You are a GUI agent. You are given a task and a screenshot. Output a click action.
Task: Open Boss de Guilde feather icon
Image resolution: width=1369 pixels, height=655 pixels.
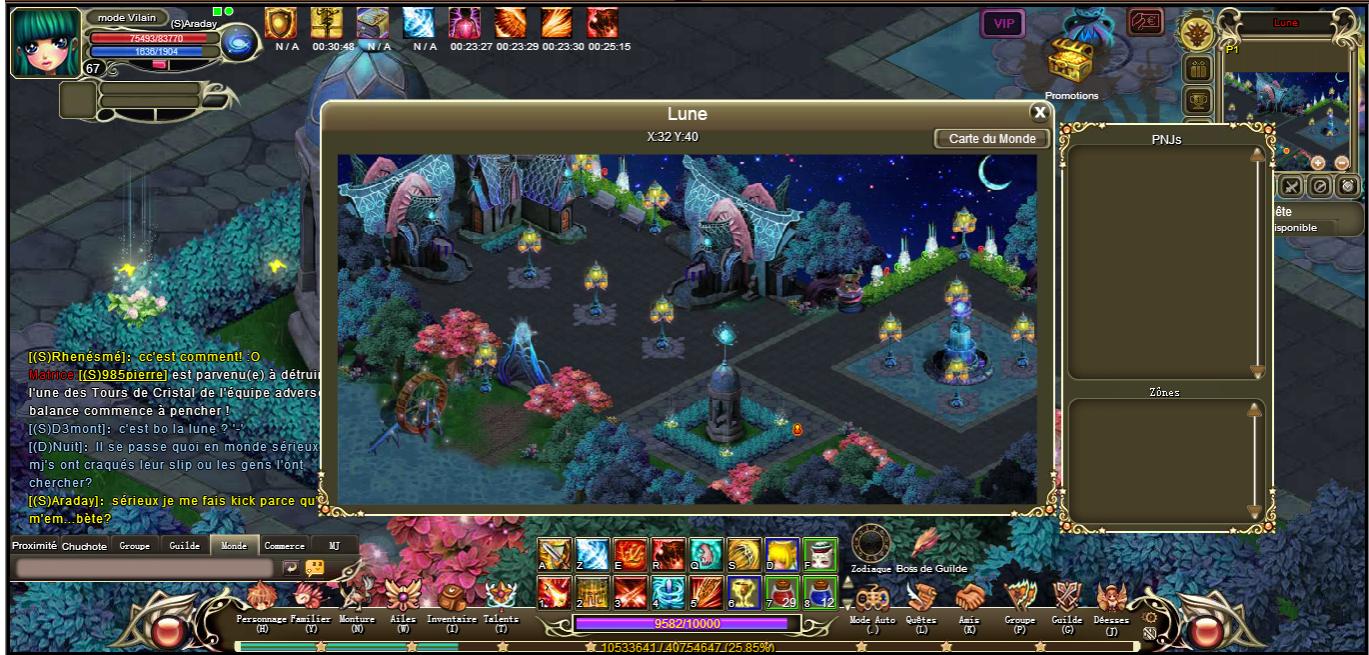coord(924,544)
